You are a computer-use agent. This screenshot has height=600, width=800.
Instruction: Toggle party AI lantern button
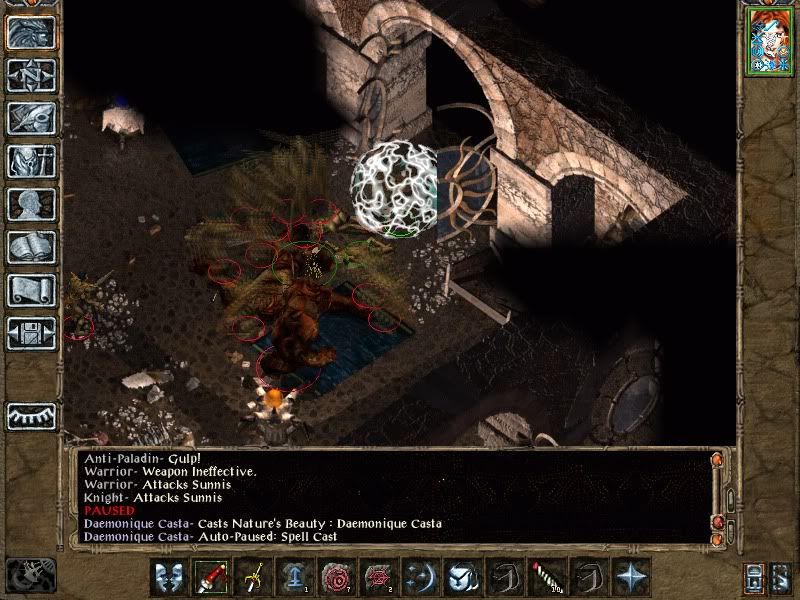[757, 578]
